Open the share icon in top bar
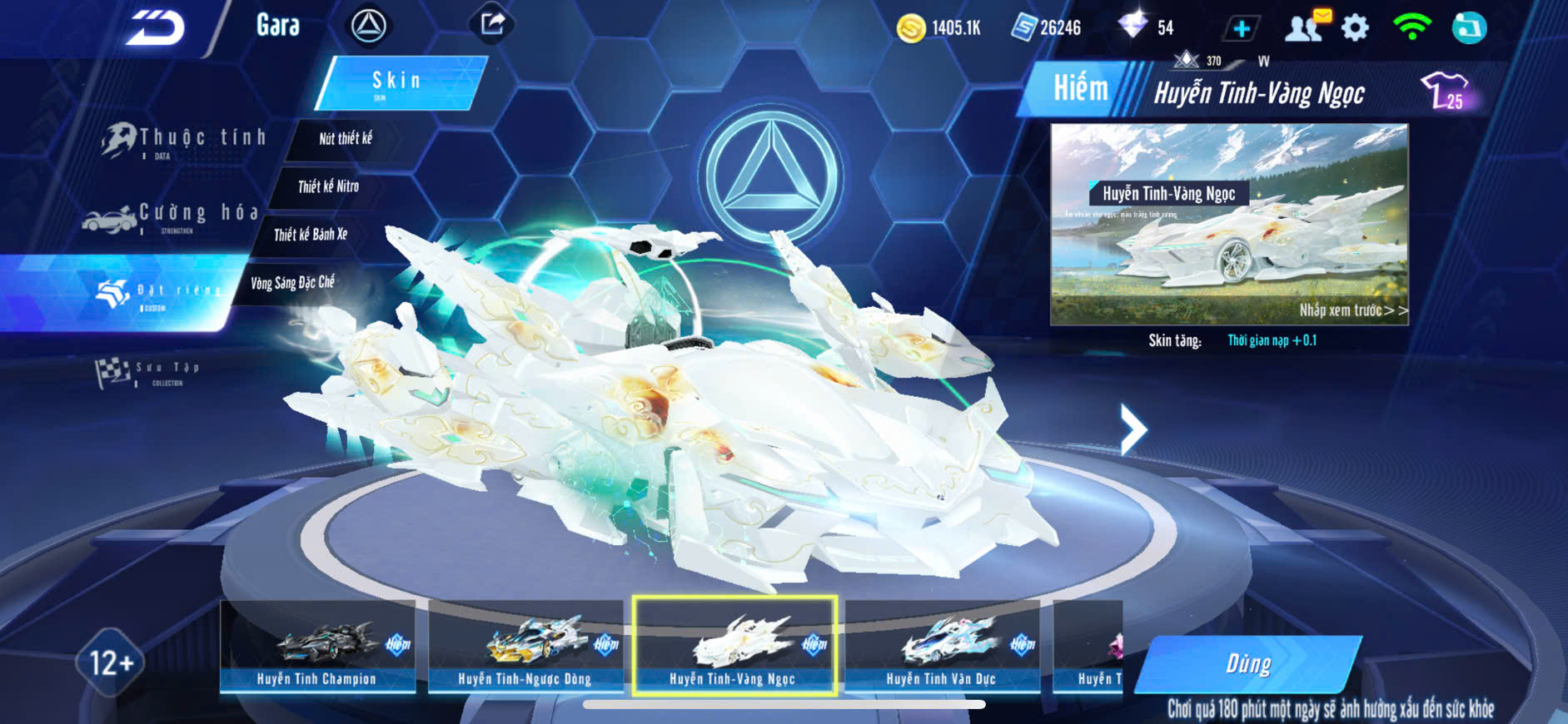This screenshot has height=724, width=1568. tap(492, 24)
